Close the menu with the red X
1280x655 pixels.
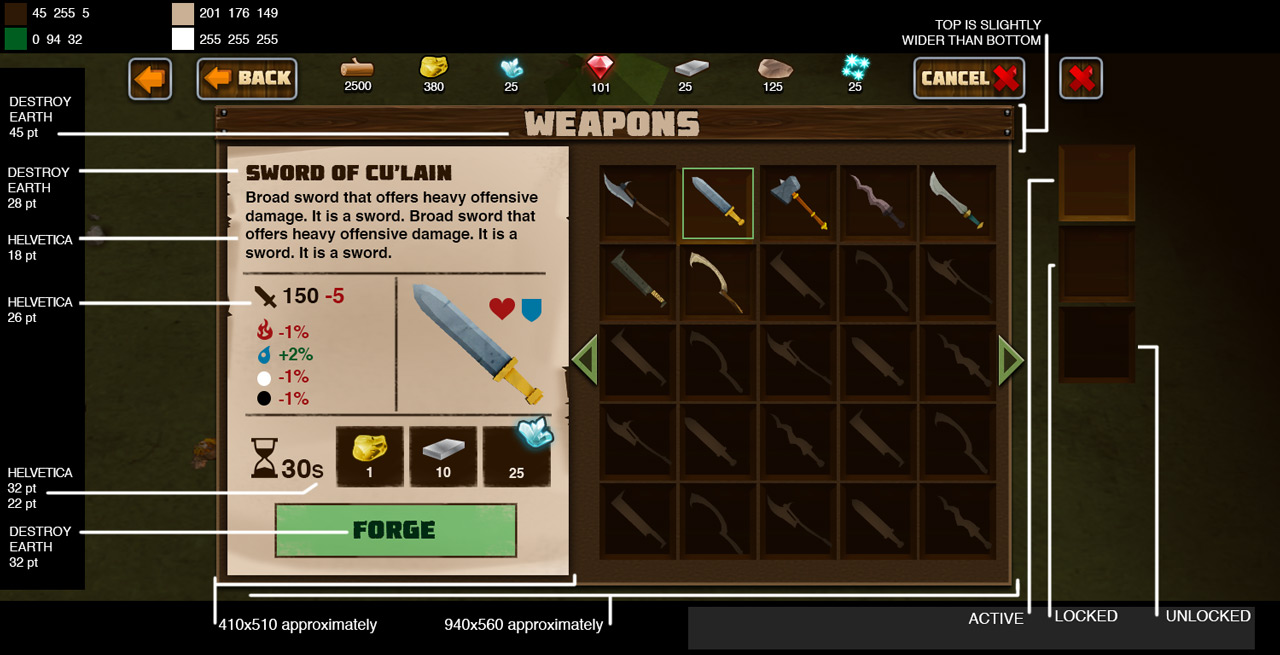1080,79
